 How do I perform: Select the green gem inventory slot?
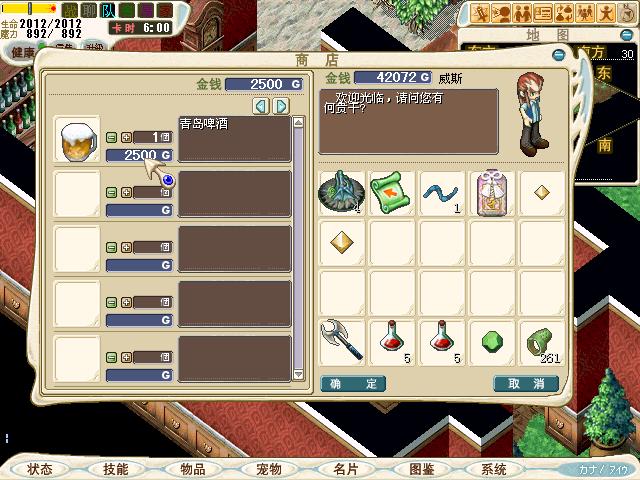(492, 340)
